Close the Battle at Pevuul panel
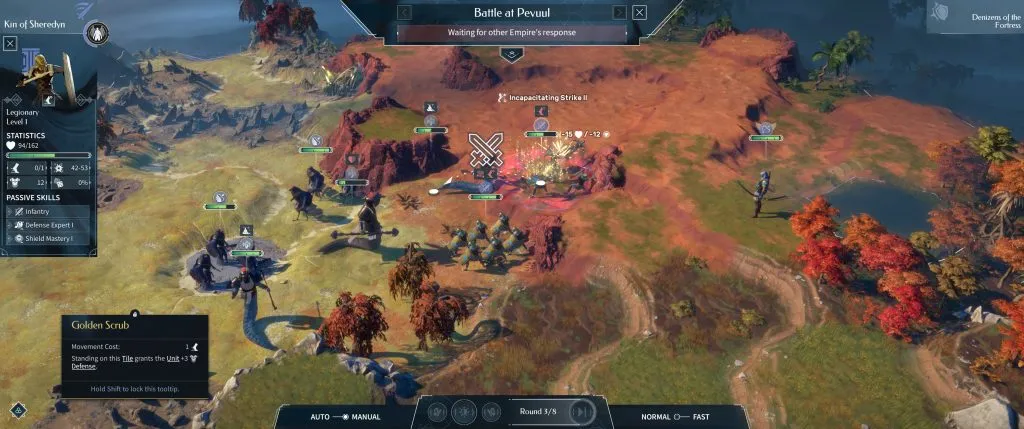Viewport: 1024px width, 429px height. point(640,12)
